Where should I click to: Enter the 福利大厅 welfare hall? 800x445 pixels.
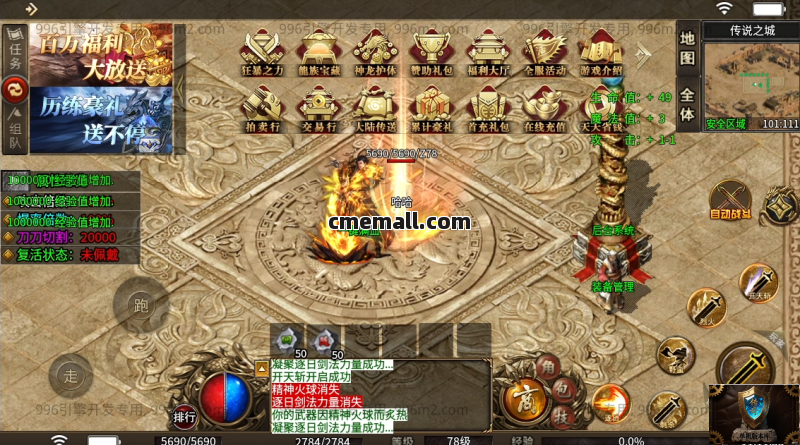[489, 50]
